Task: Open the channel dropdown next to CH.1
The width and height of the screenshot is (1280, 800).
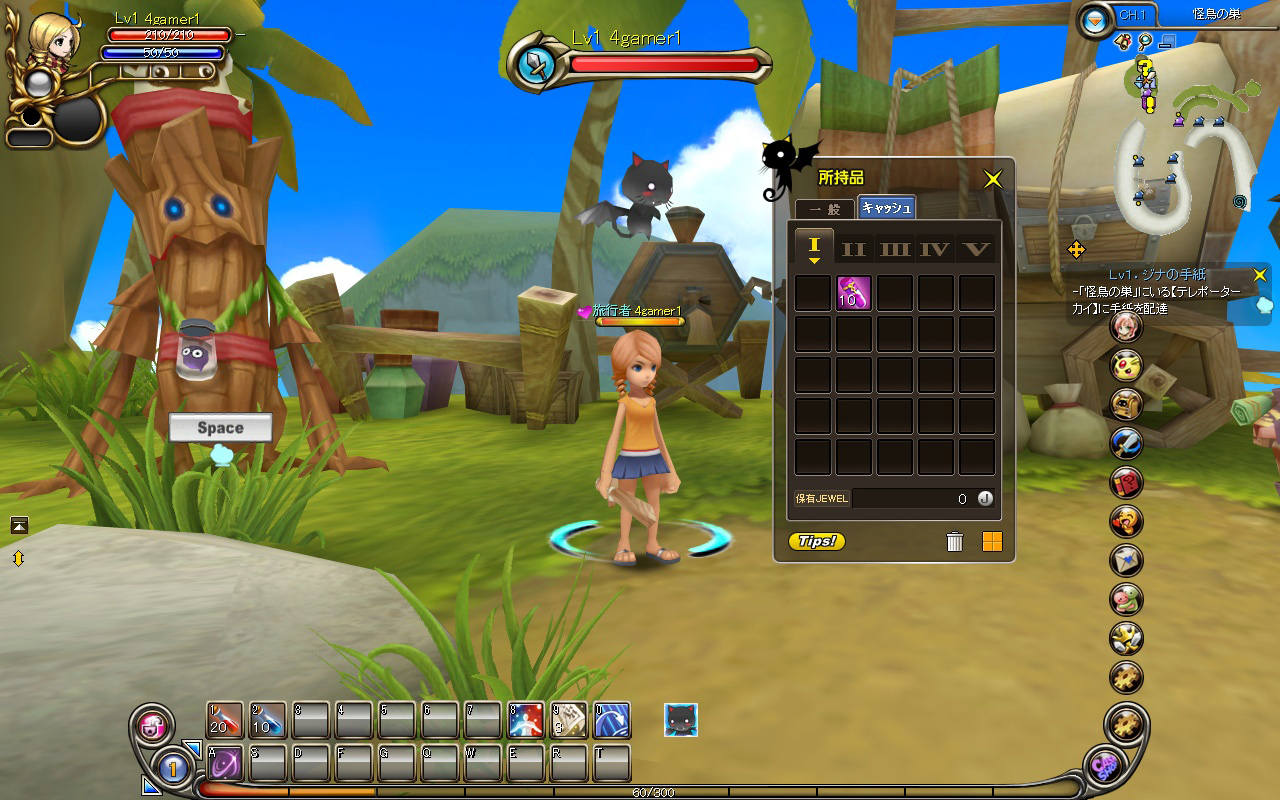Action: pos(1097,19)
